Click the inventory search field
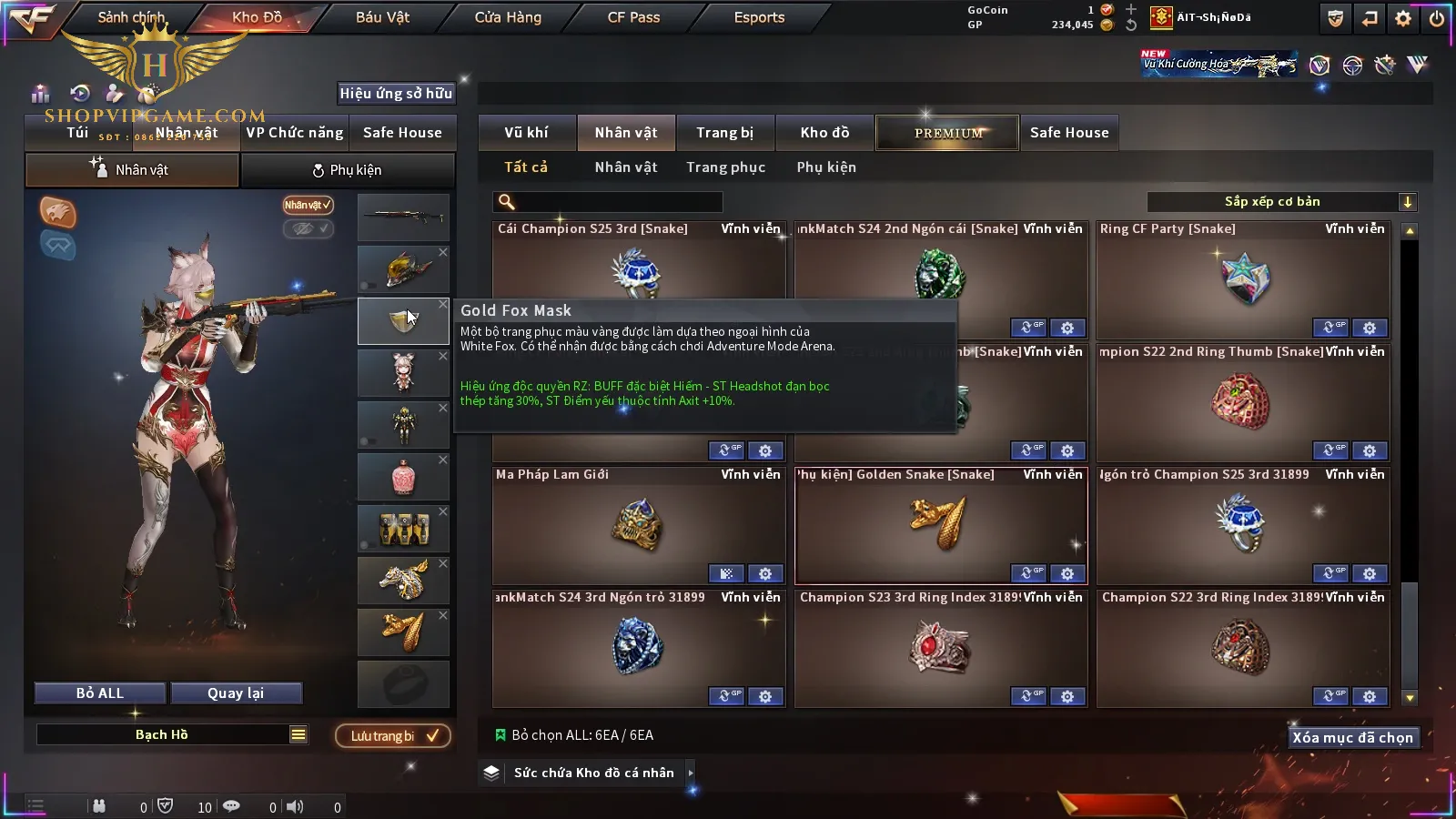This screenshot has height=819, width=1456. [619, 202]
